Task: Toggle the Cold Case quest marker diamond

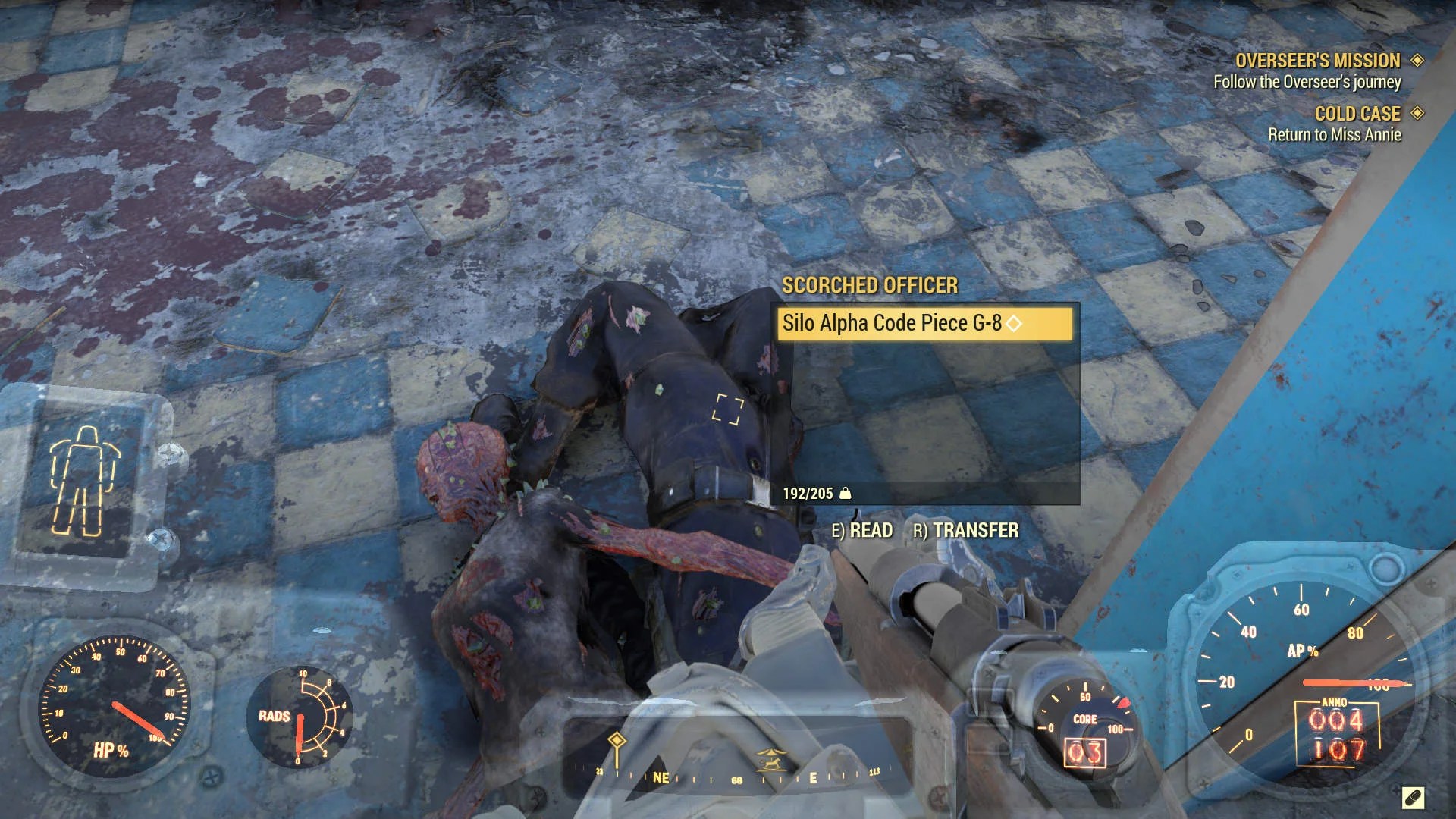Action: click(1417, 114)
